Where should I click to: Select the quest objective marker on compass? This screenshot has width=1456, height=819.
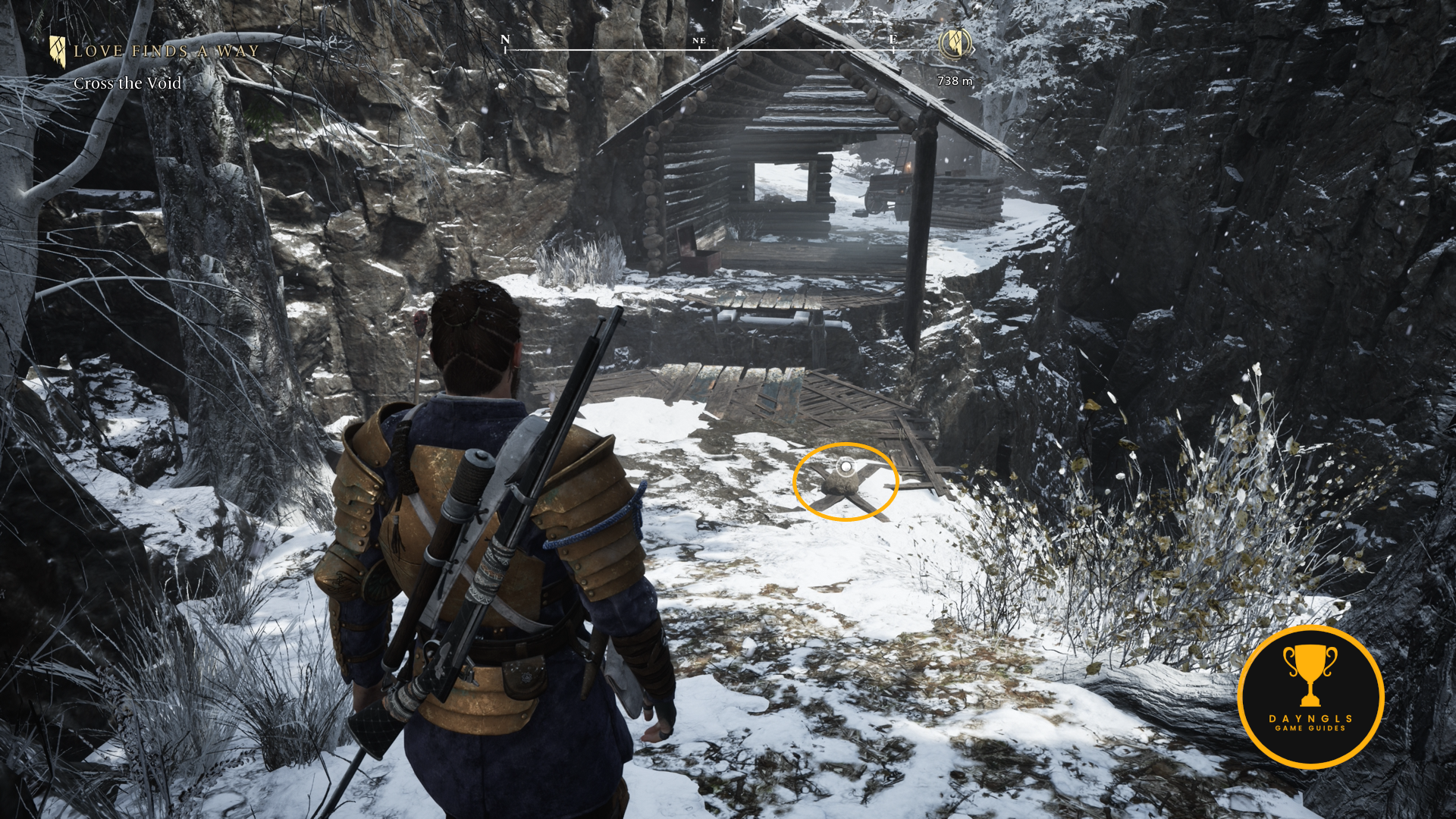(x=955, y=43)
